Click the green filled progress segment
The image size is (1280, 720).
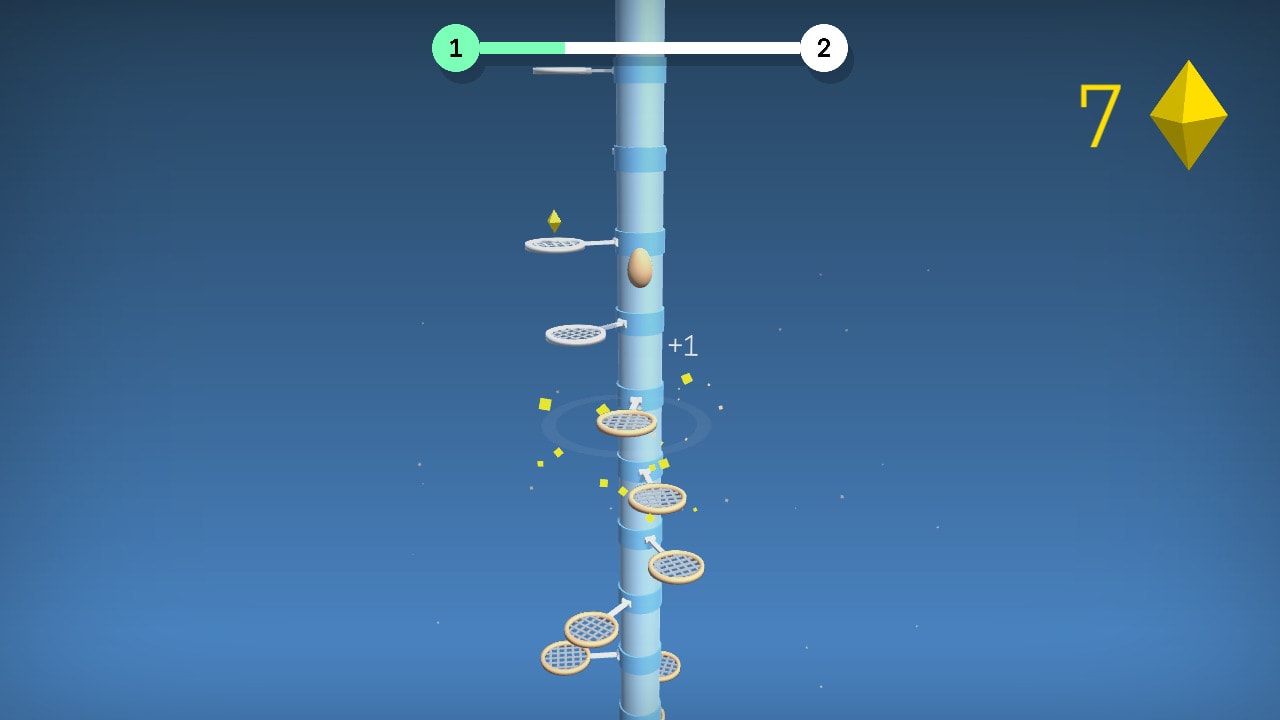(x=520, y=45)
